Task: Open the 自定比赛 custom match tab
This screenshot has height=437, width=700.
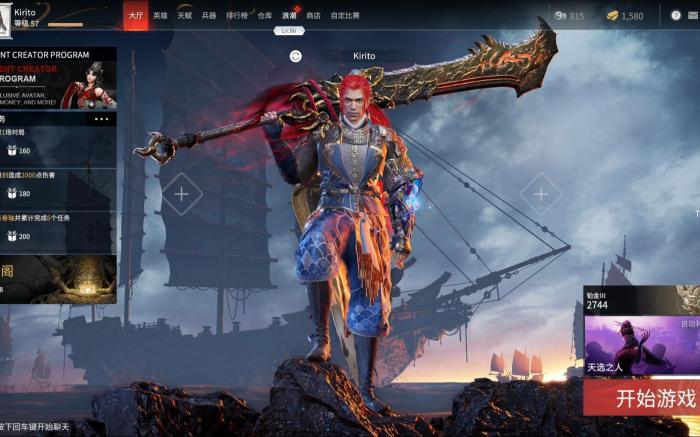Action: click(x=346, y=16)
